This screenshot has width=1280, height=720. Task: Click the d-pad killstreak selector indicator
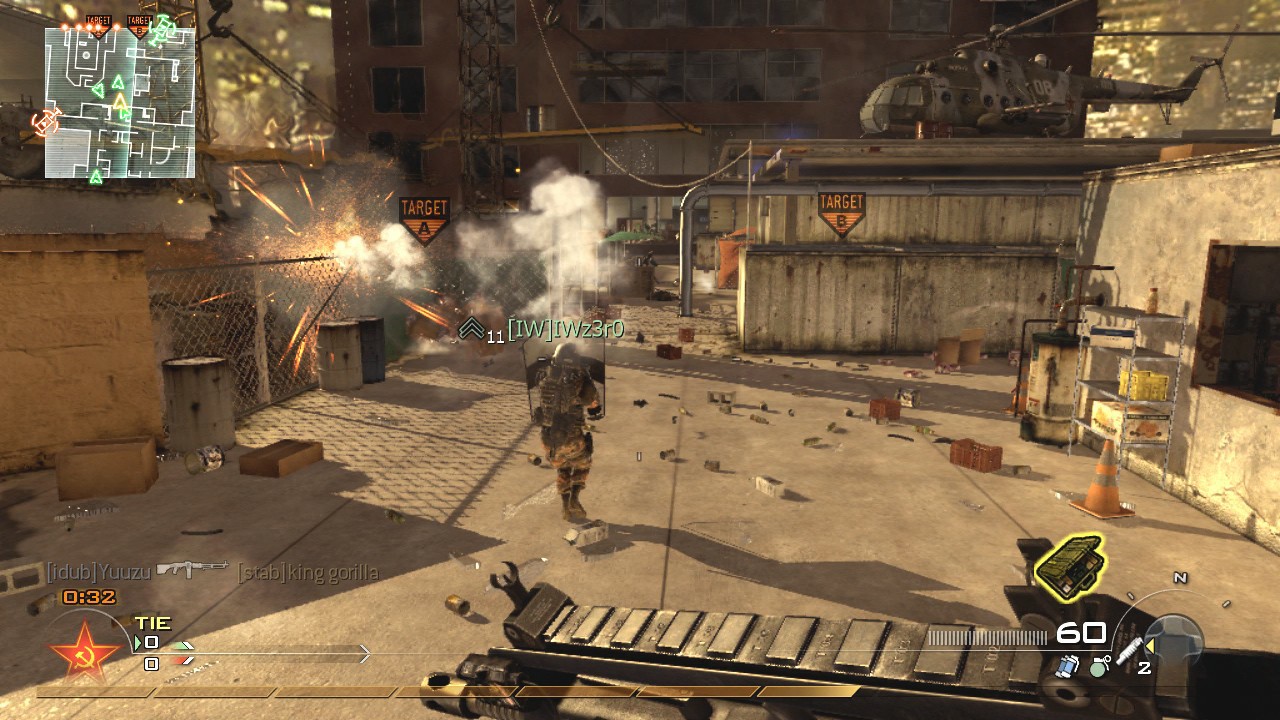coord(1172,638)
